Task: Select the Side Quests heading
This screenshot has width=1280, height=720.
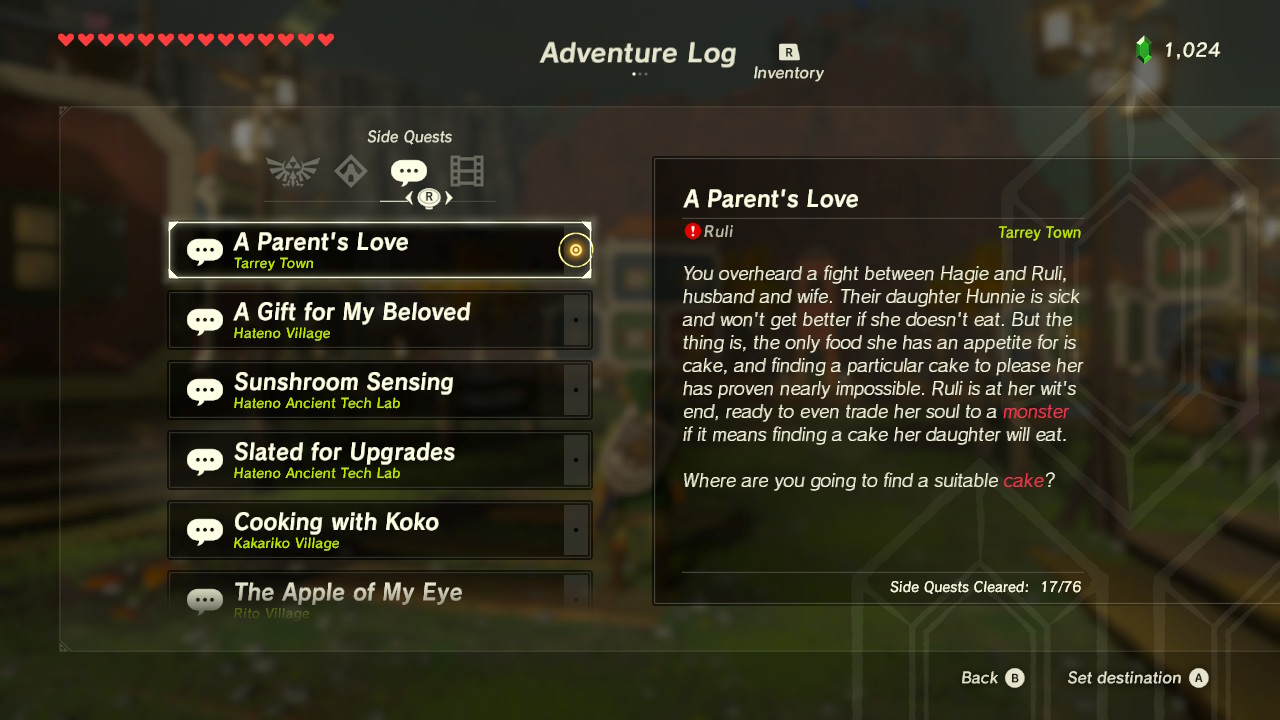Action: tap(409, 136)
